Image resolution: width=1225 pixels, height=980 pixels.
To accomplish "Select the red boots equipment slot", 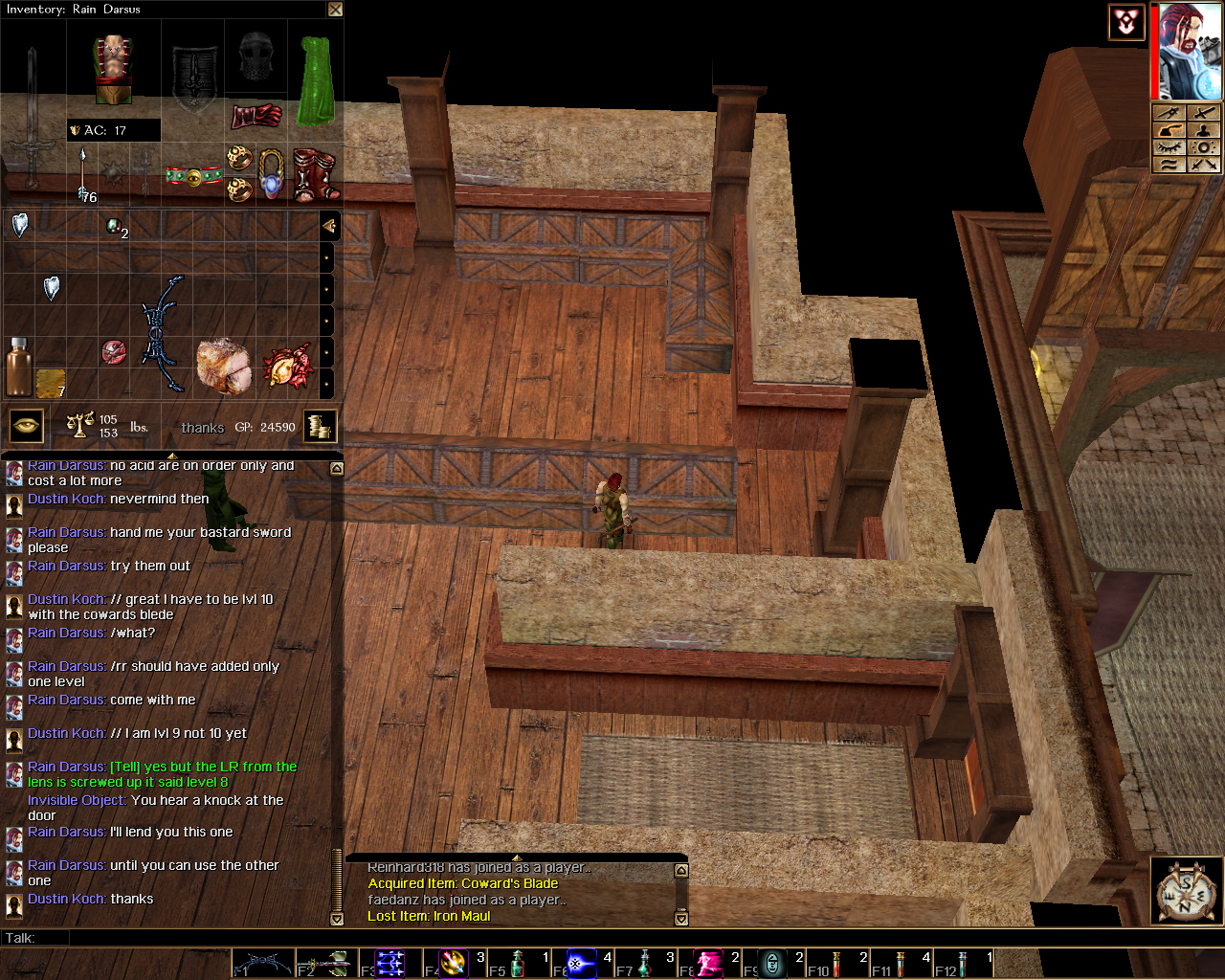I will 314,174.
